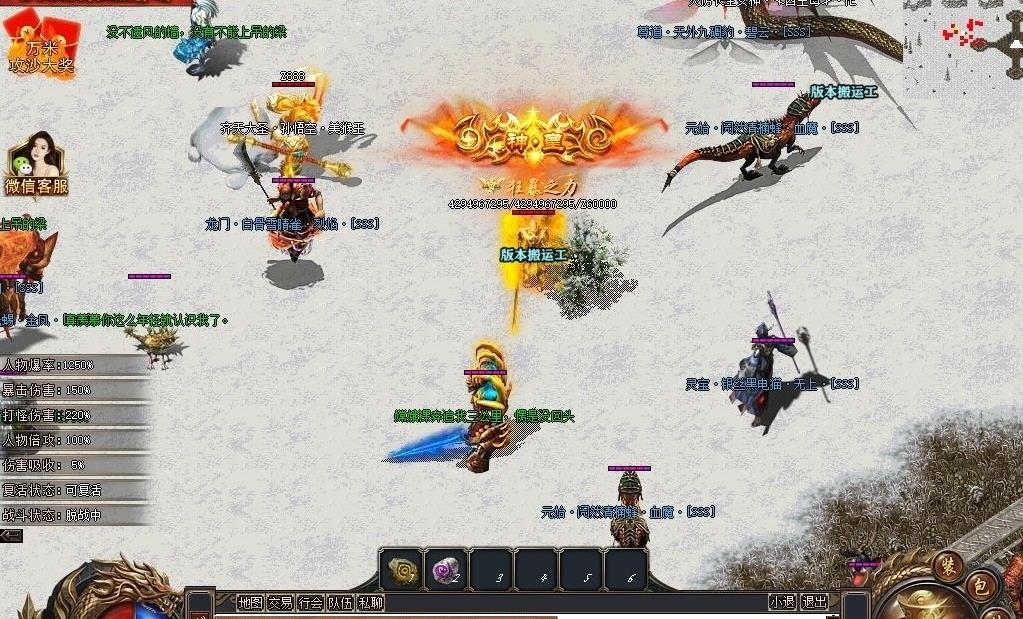Open the 交易 trade window
The image size is (1023, 619).
click(280, 602)
